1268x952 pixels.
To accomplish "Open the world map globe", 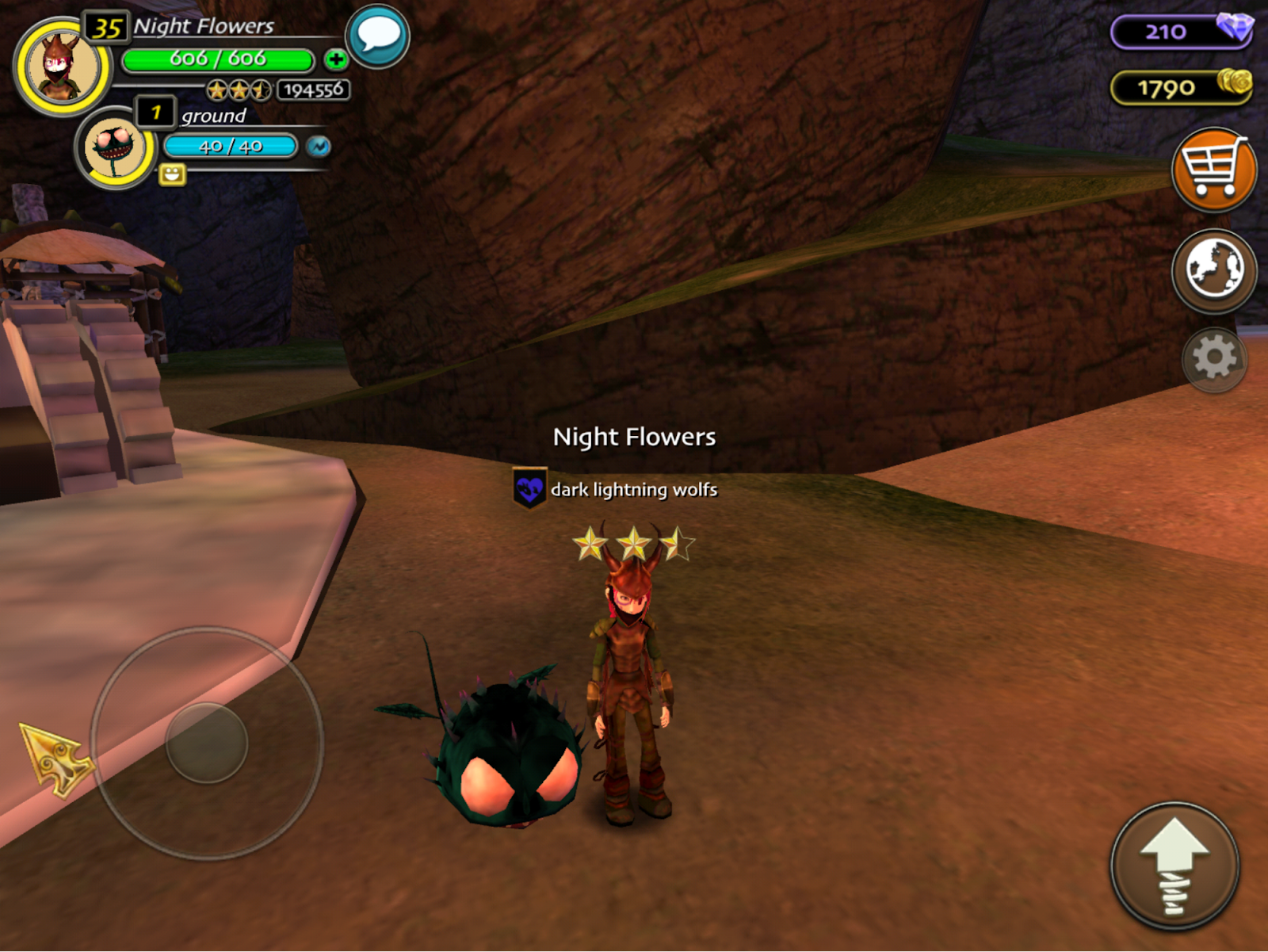I will click(x=1213, y=270).
